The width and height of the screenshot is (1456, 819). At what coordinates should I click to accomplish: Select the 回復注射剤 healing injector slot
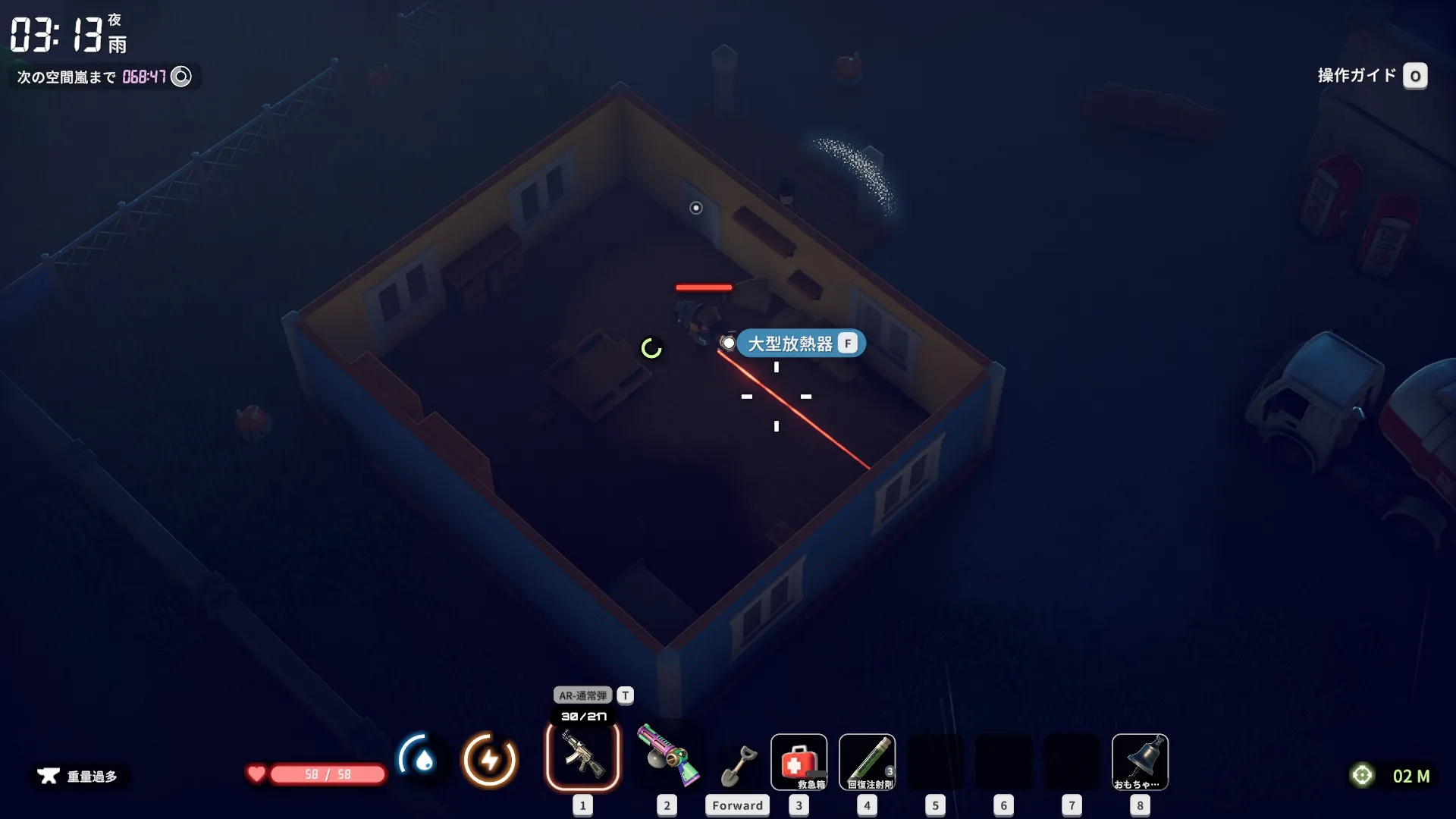point(867,761)
